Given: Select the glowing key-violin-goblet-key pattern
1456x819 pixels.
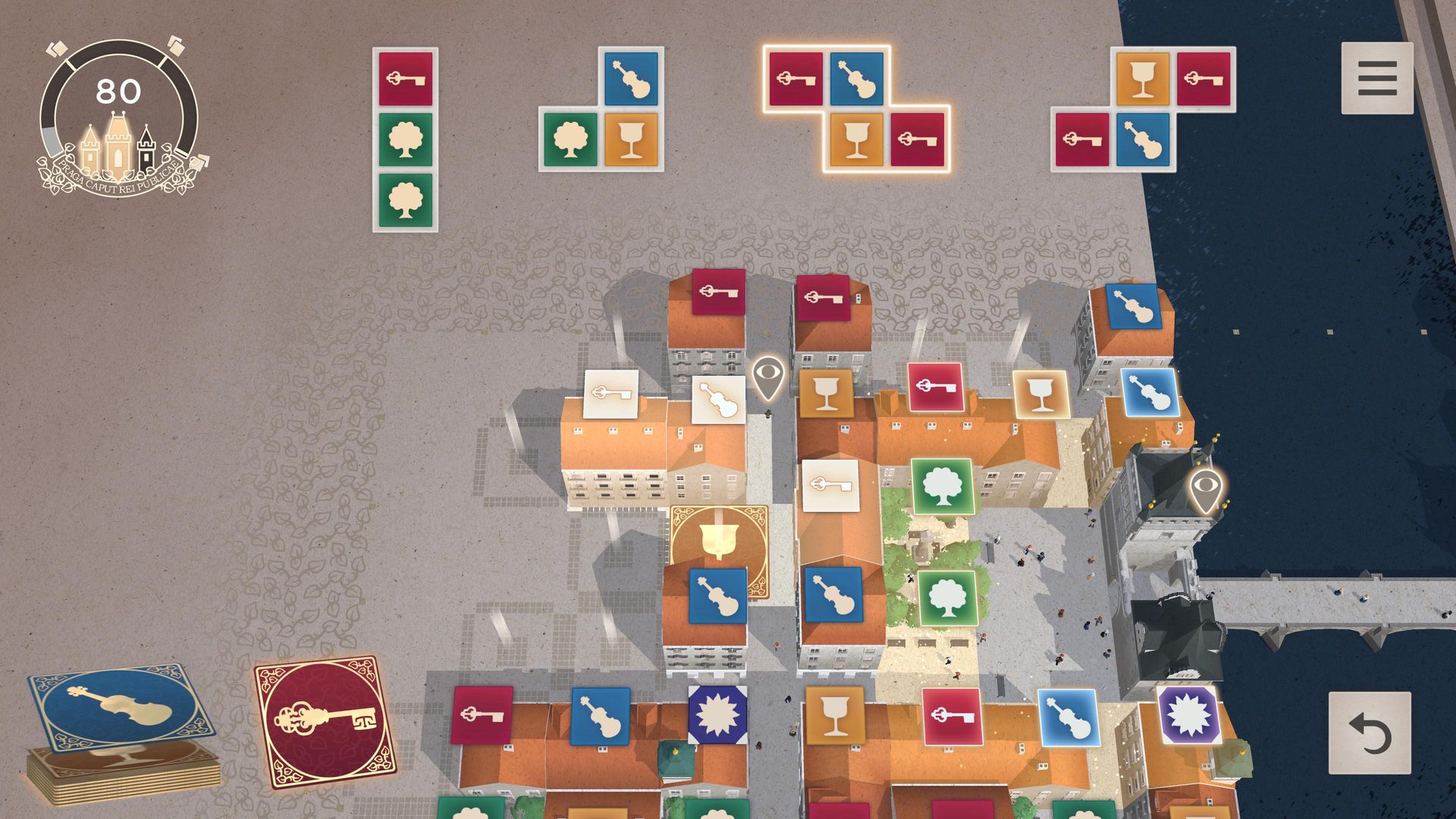Looking at the screenshot, I should (x=856, y=108).
